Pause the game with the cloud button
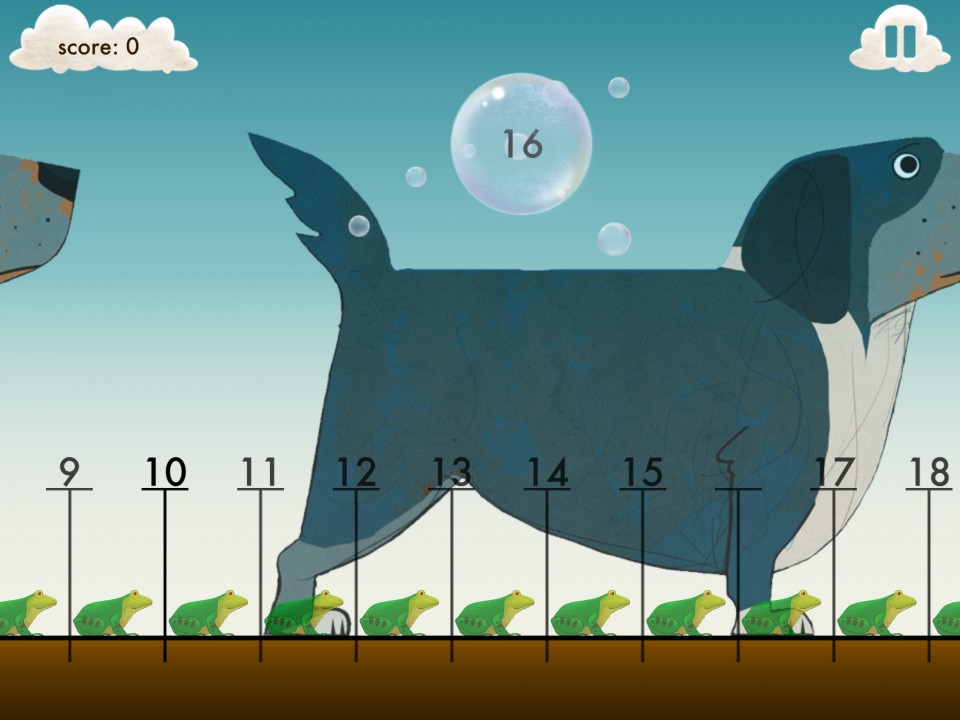Screen dimensions: 960x720 tap(899, 41)
